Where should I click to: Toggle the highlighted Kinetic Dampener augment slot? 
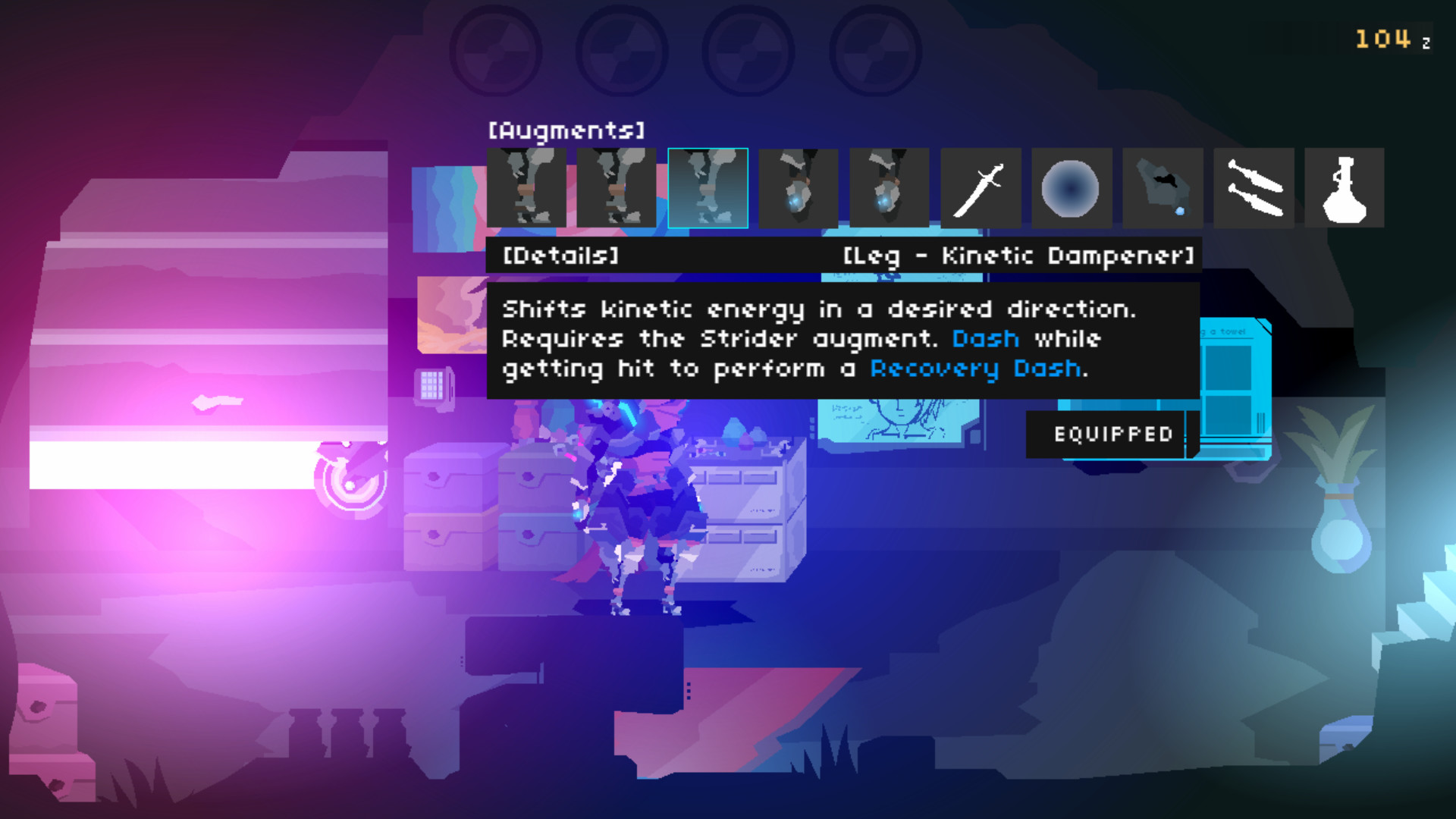pos(708,188)
